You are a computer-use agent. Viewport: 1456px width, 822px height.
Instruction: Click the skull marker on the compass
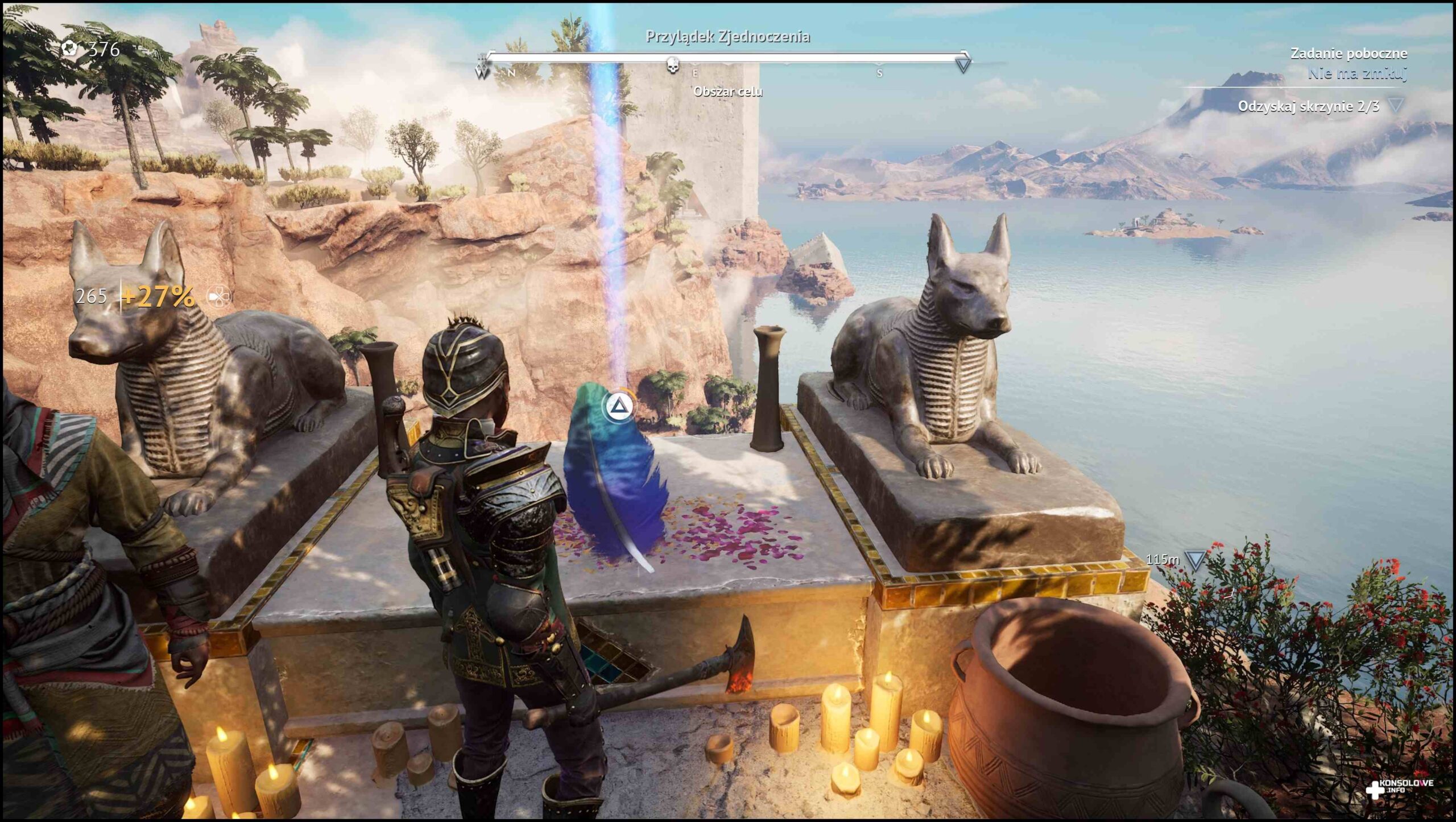[x=673, y=65]
